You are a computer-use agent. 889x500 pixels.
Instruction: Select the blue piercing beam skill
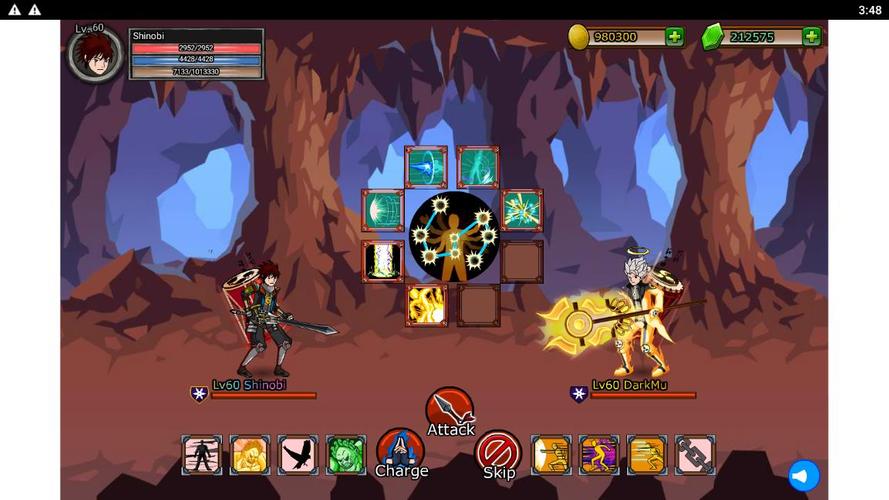(426, 167)
